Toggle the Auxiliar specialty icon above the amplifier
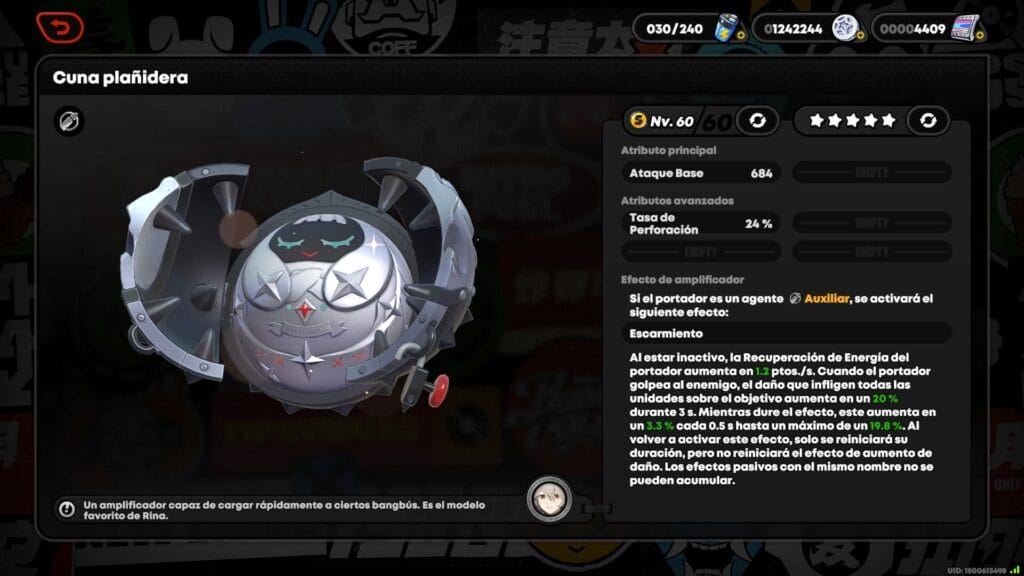1024x576 pixels. tap(69, 122)
